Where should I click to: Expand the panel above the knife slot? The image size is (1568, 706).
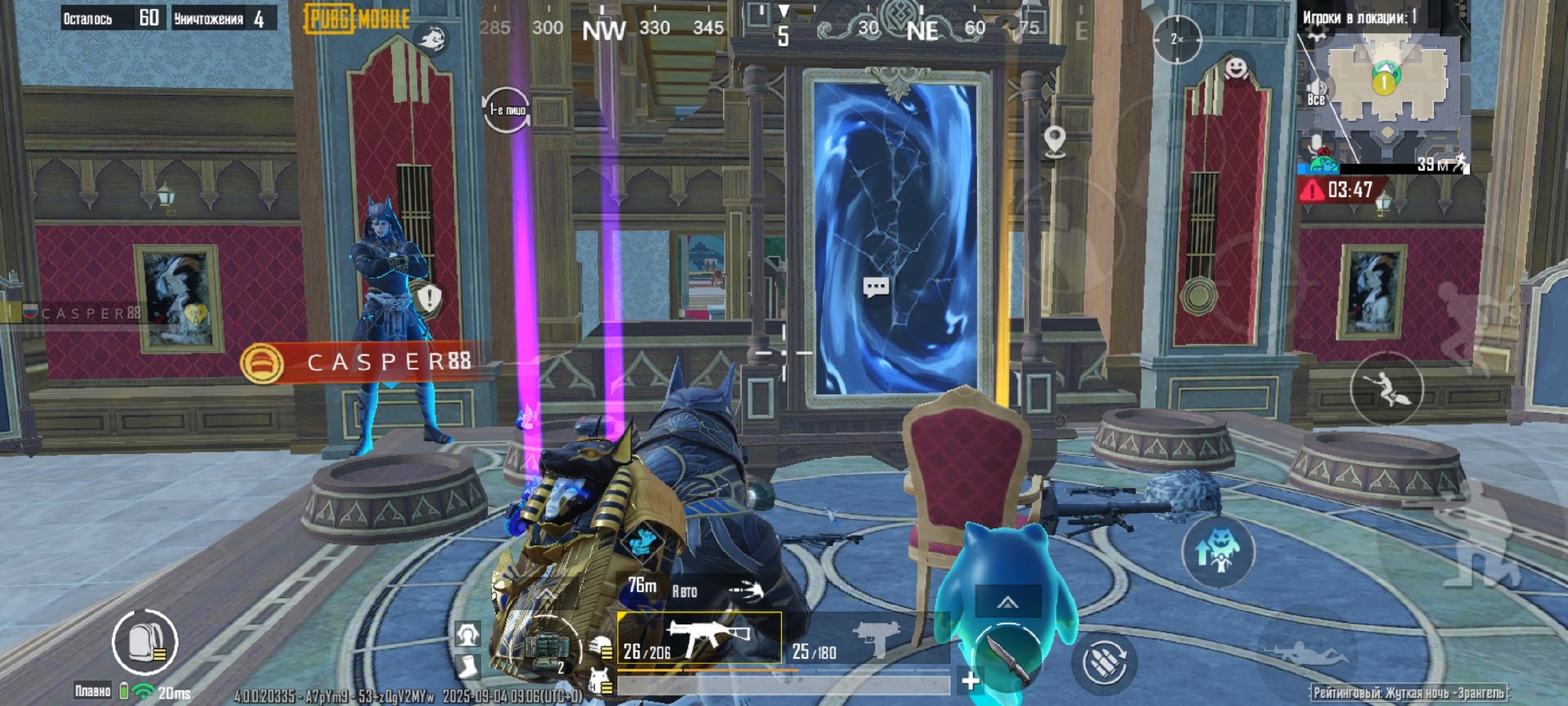coord(1008,602)
